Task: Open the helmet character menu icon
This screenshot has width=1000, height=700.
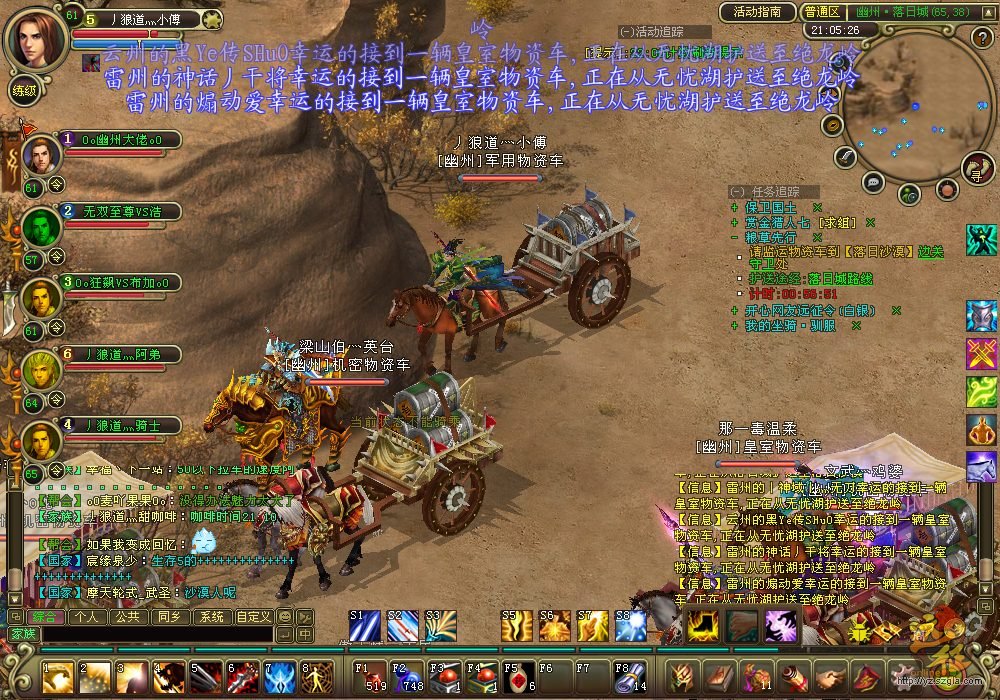Action: [x=683, y=677]
